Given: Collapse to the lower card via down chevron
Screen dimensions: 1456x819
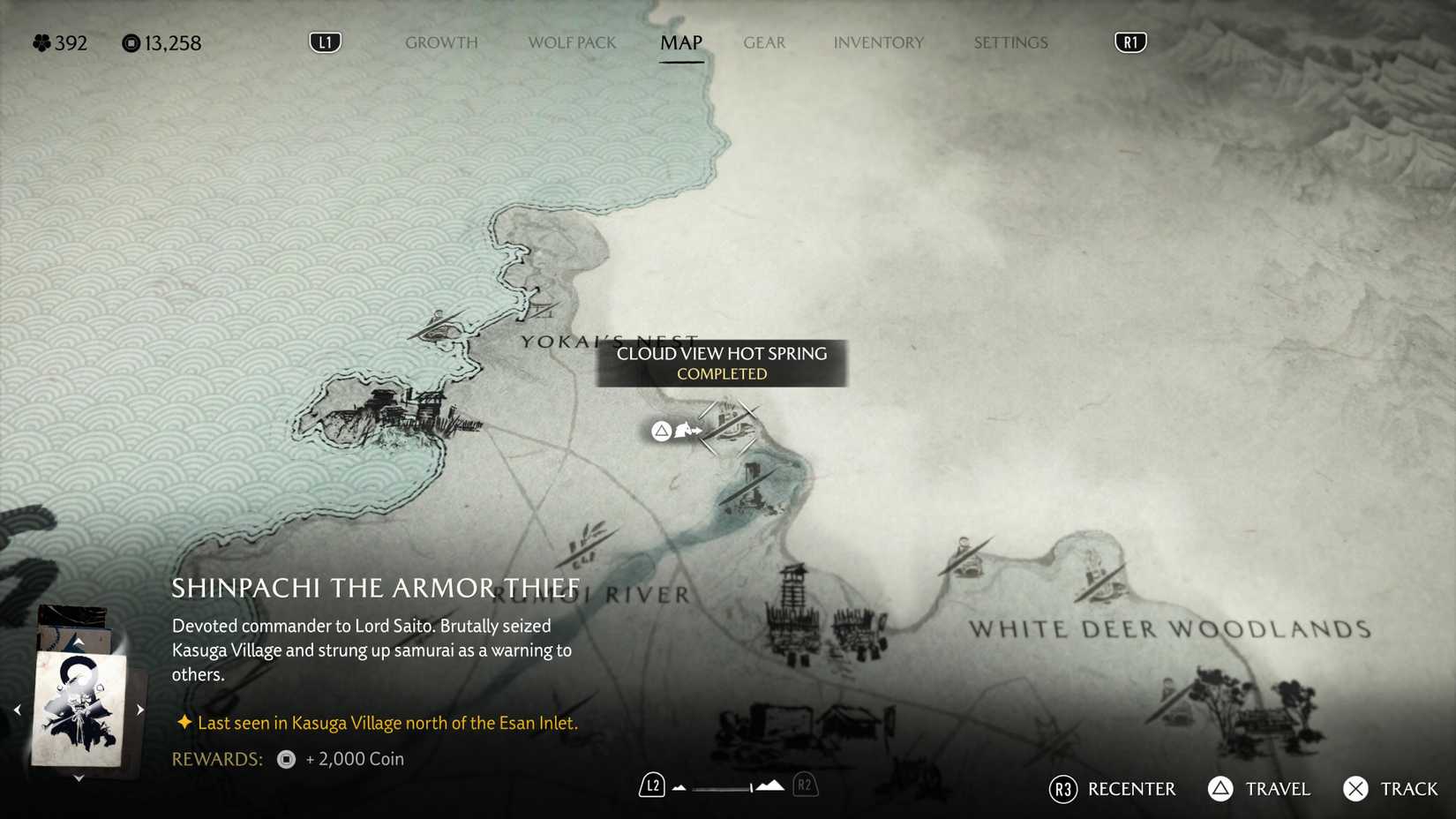Looking at the screenshot, I should (79, 777).
